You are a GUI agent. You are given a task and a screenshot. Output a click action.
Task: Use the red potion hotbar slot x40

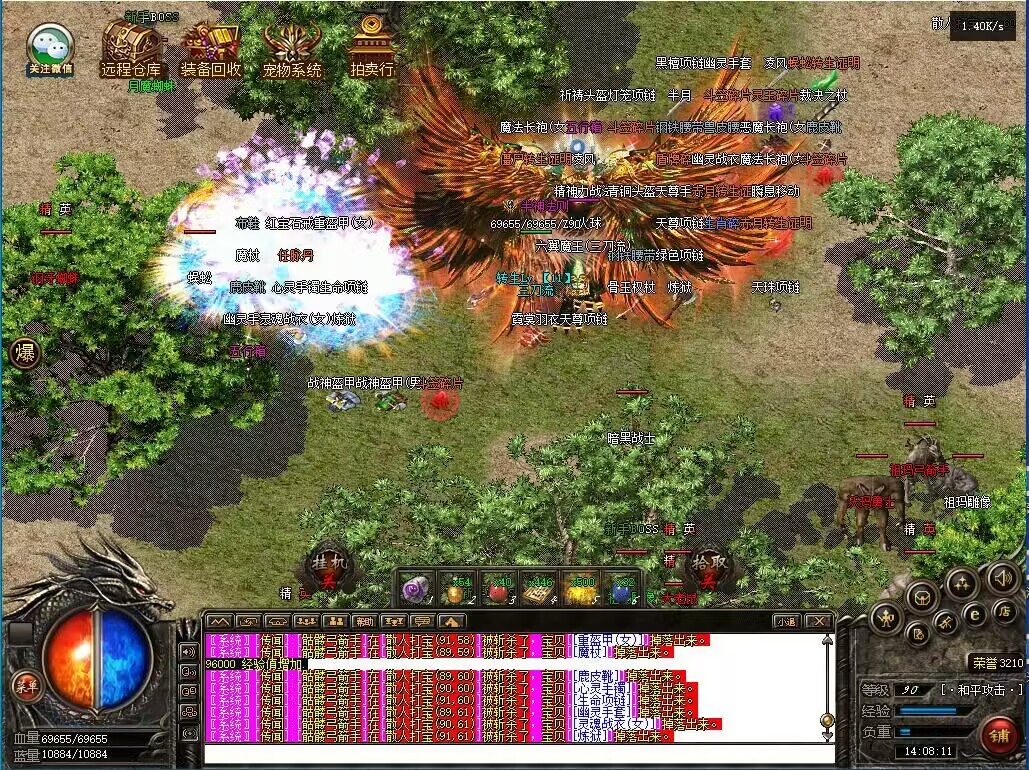497,589
